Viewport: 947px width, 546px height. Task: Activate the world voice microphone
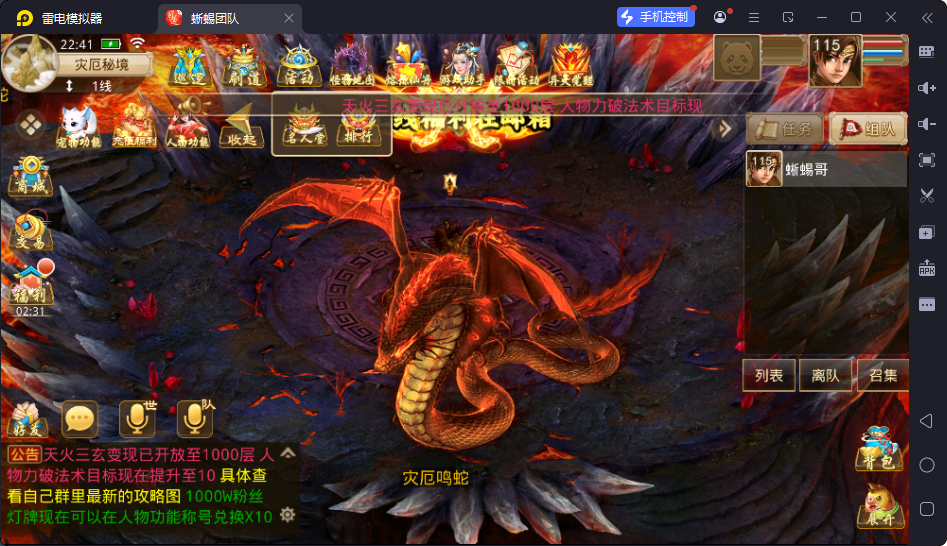tap(137, 419)
